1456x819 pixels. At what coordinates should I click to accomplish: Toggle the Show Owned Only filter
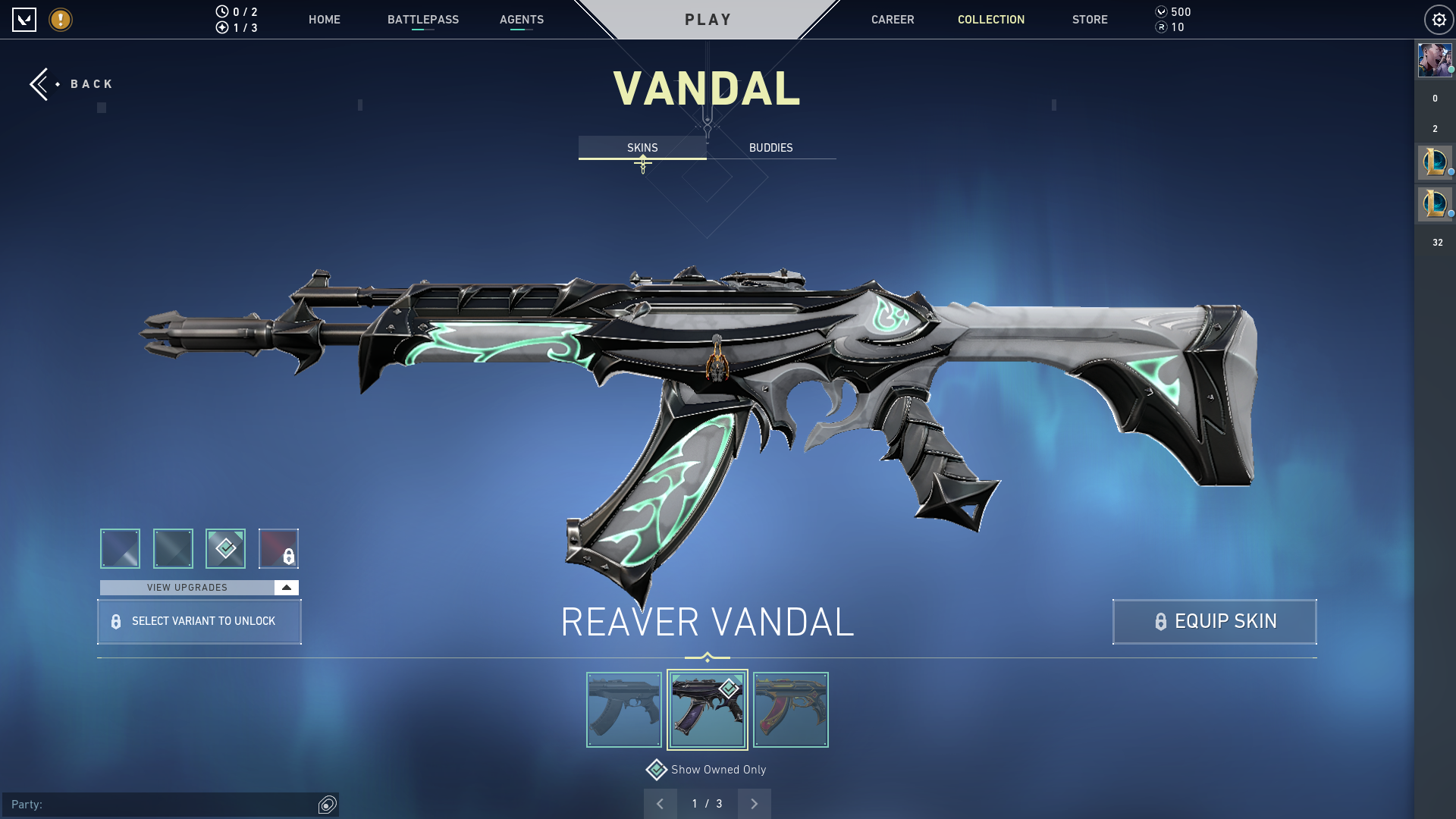click(657, 769)
